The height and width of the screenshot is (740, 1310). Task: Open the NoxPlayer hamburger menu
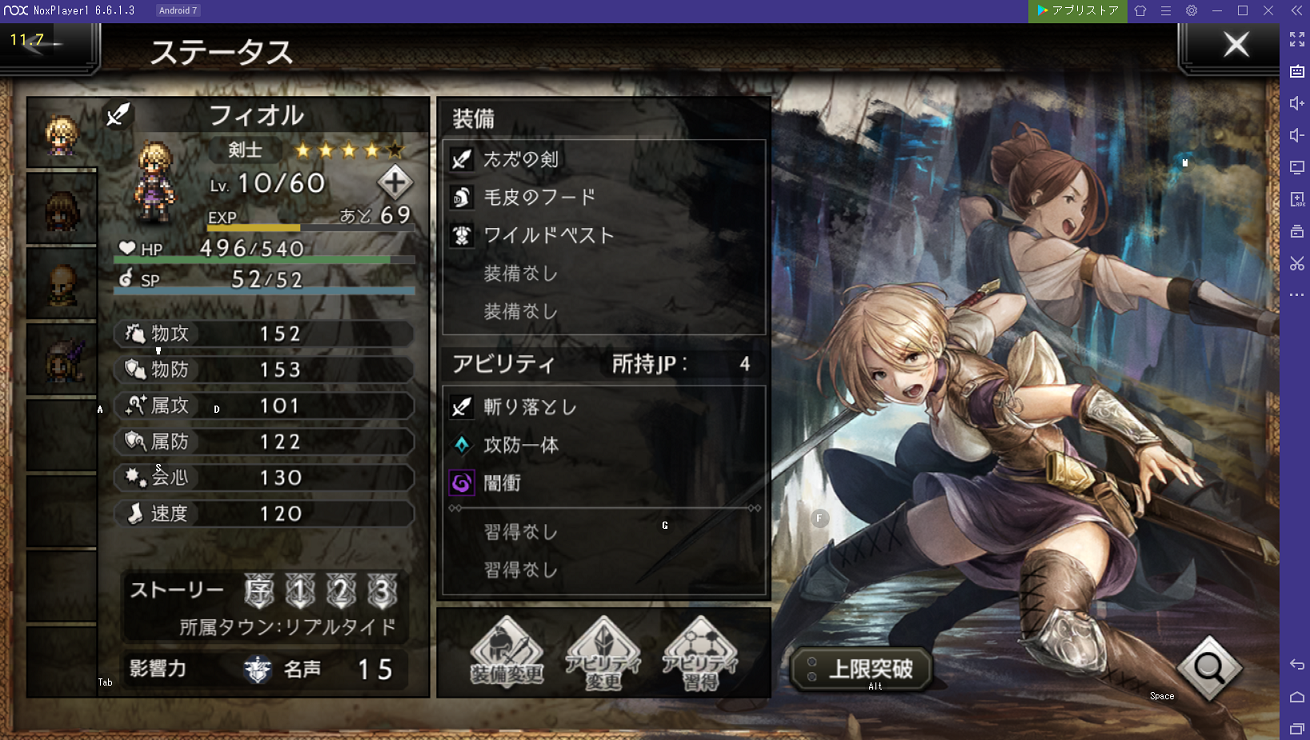tap(1165, 10)
